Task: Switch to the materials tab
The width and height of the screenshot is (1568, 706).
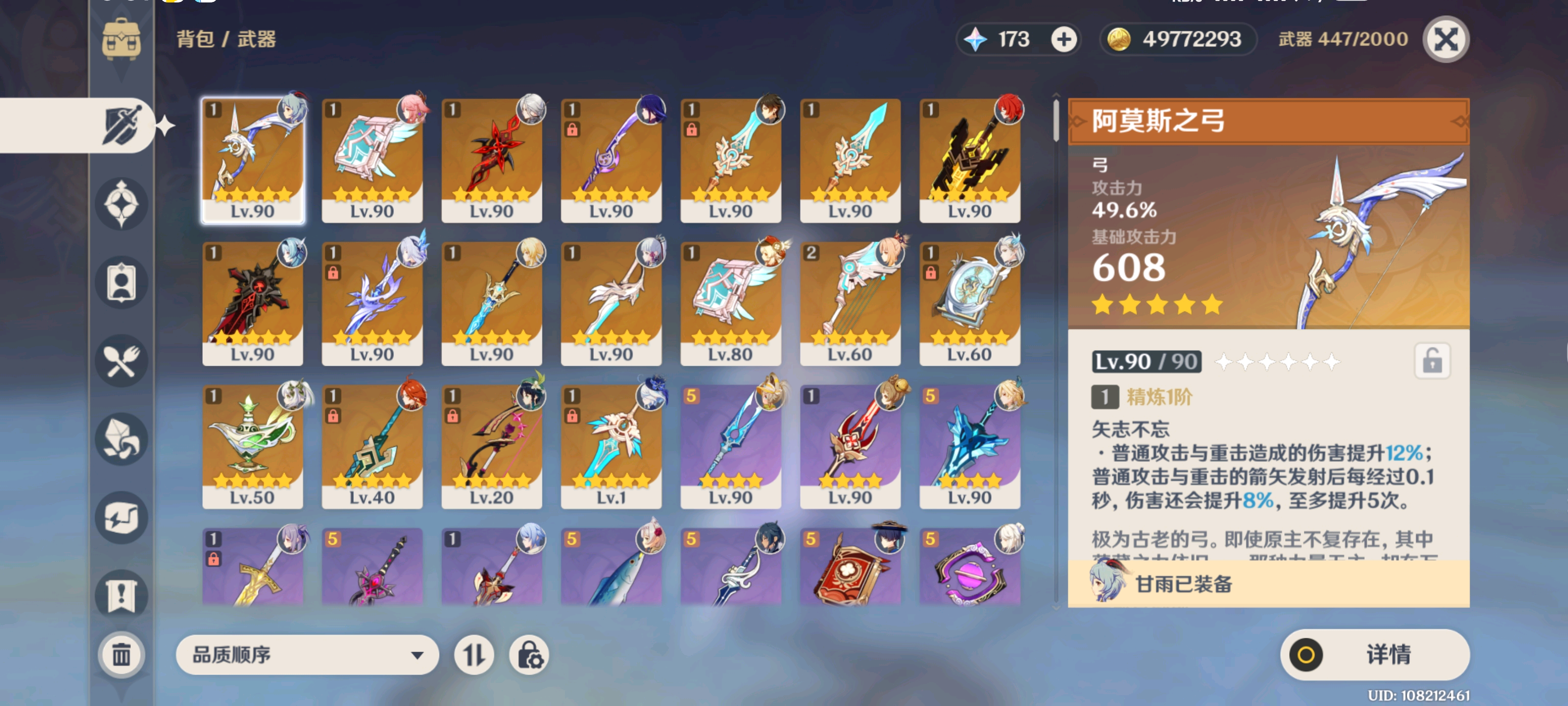Action: (121, 440)
